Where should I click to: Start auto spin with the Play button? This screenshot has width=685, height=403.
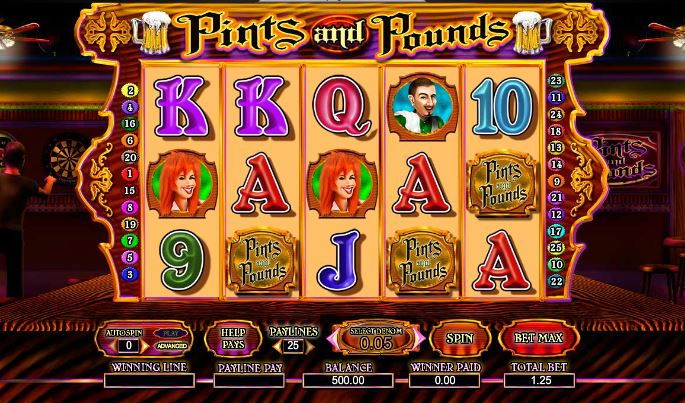pos(170,332)
